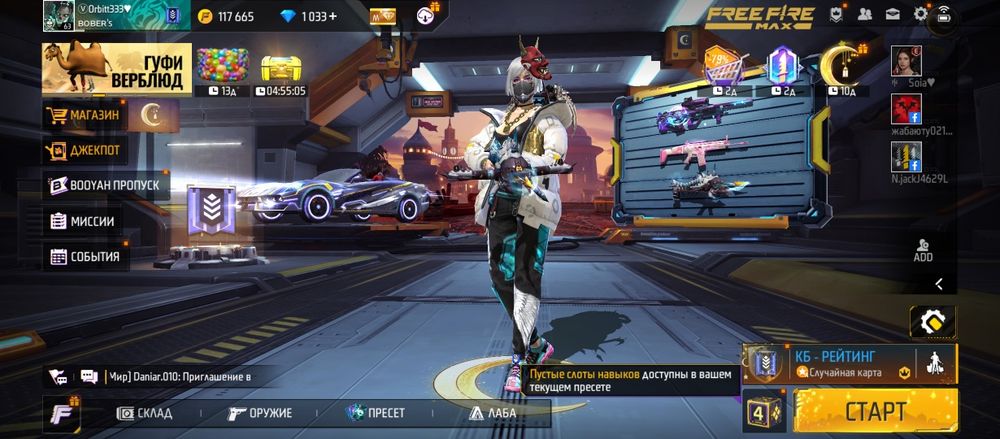Open the mail envelope icon
Viewport: 1000px width, 439px height.
(x=892, y=15)
